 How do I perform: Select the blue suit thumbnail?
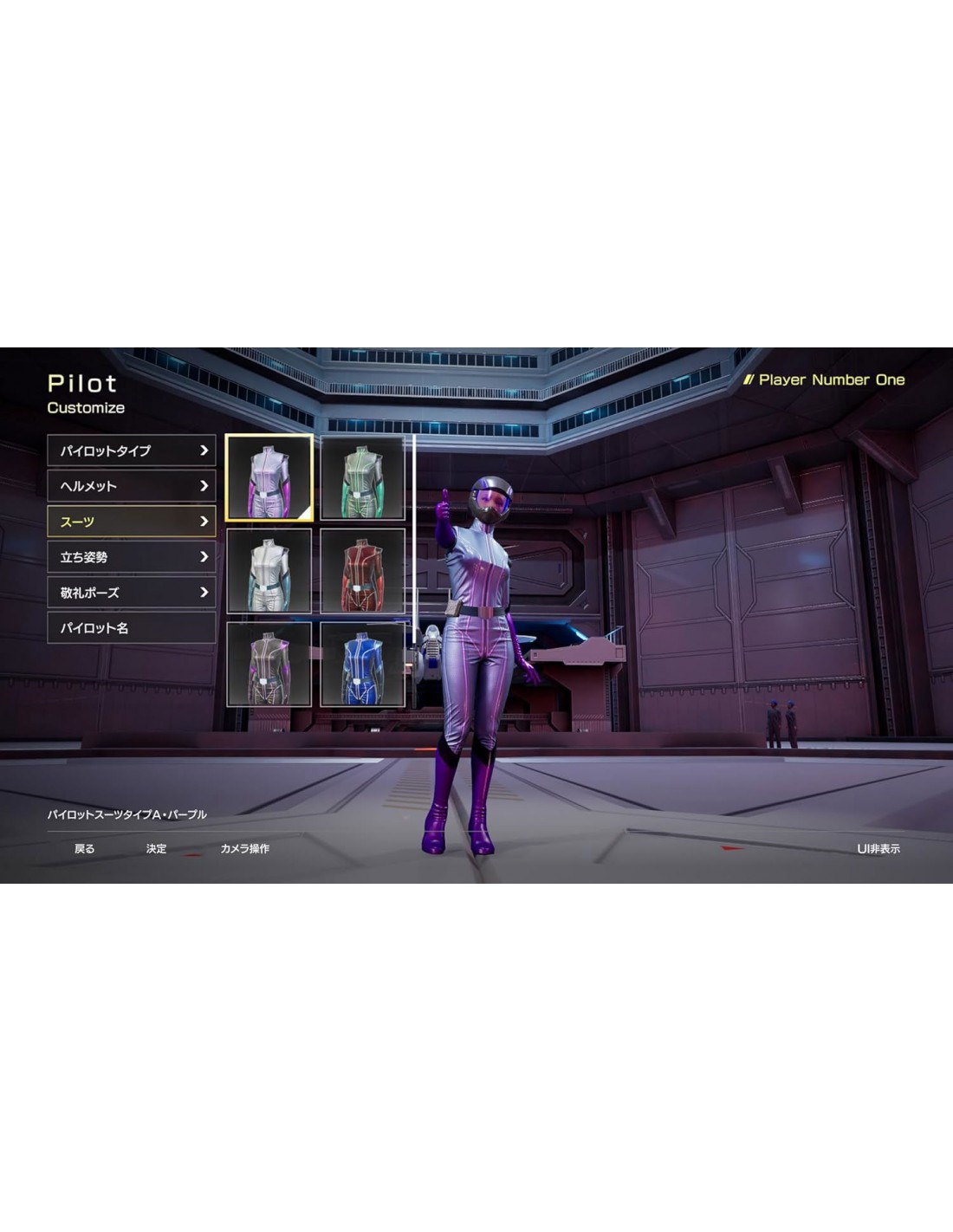click(x=362, y=664)
